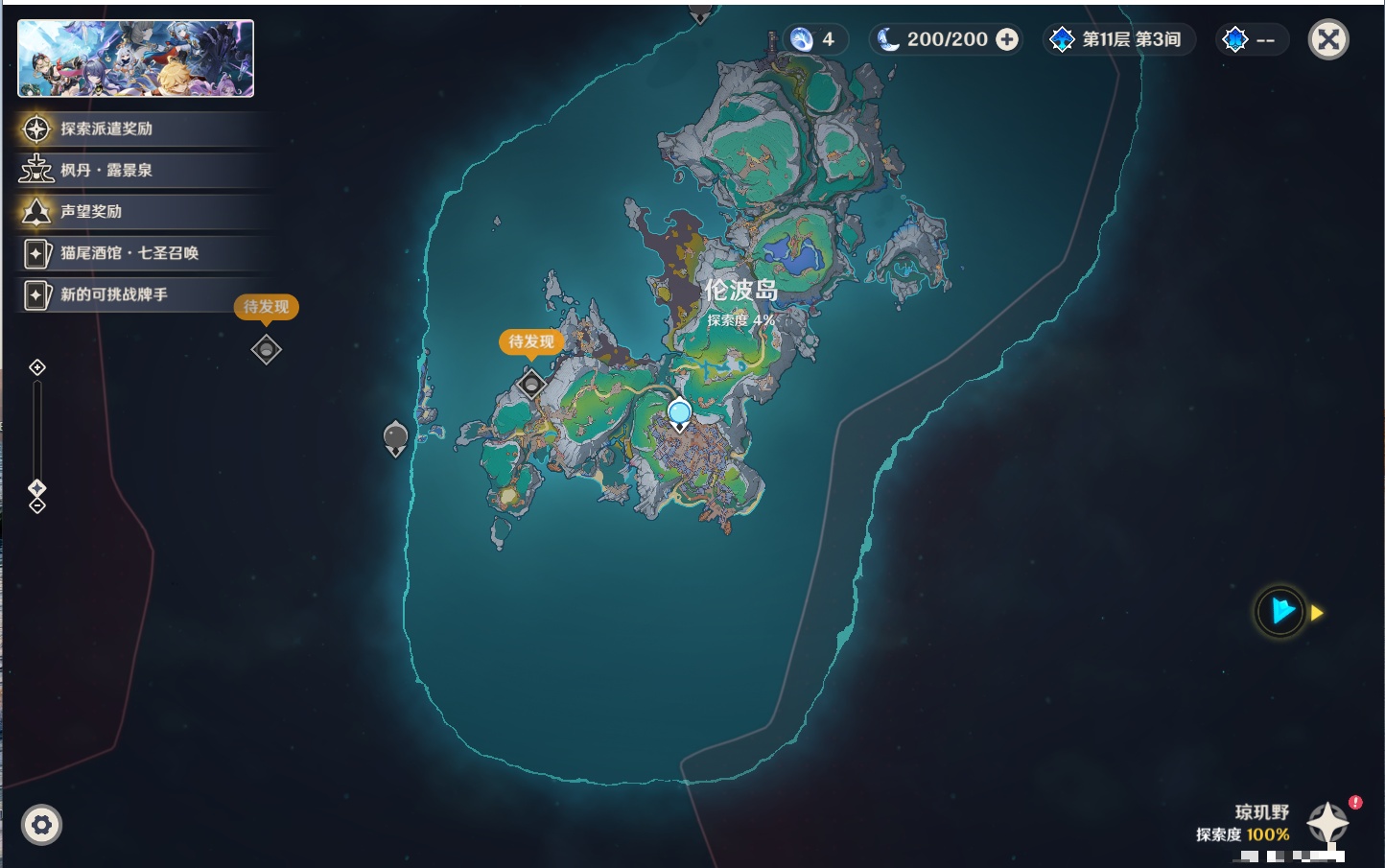Screen dimensions: 1385x868
Task: Open 声望奖励 entry
Action: [x=91, y=211]
